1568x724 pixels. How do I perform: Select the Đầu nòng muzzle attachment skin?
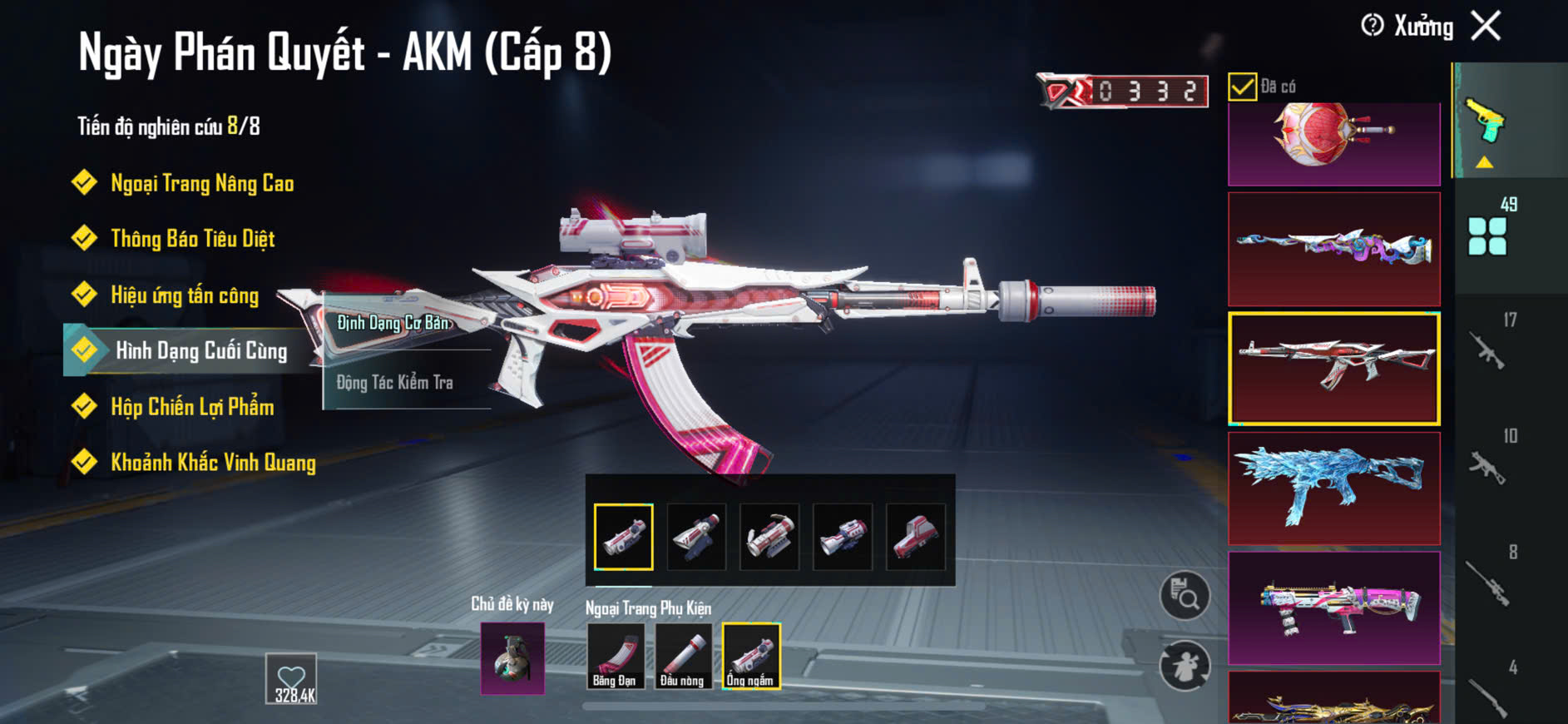pos(682,657)
